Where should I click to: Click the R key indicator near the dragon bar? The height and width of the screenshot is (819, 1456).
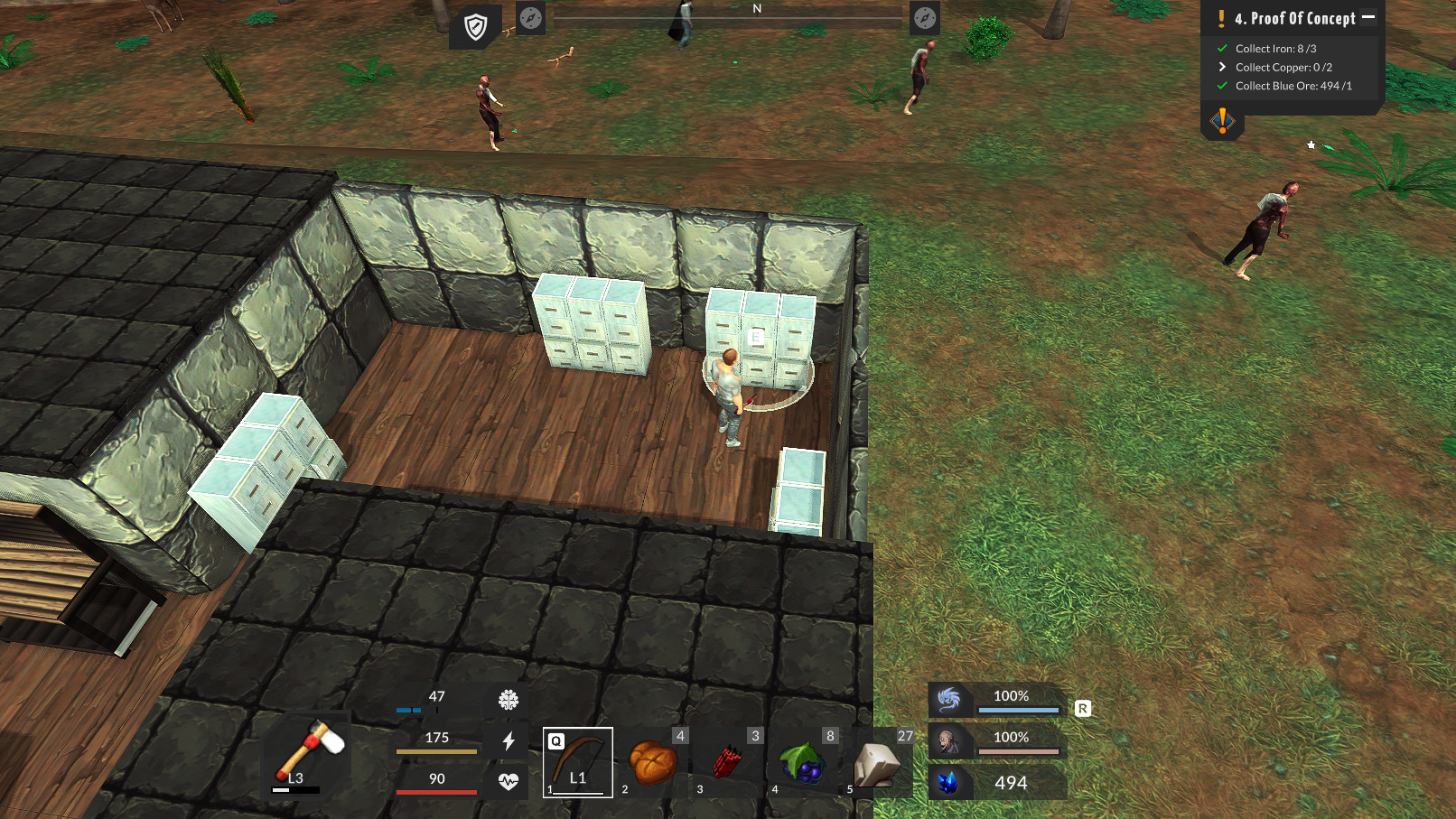point(1082,710)
